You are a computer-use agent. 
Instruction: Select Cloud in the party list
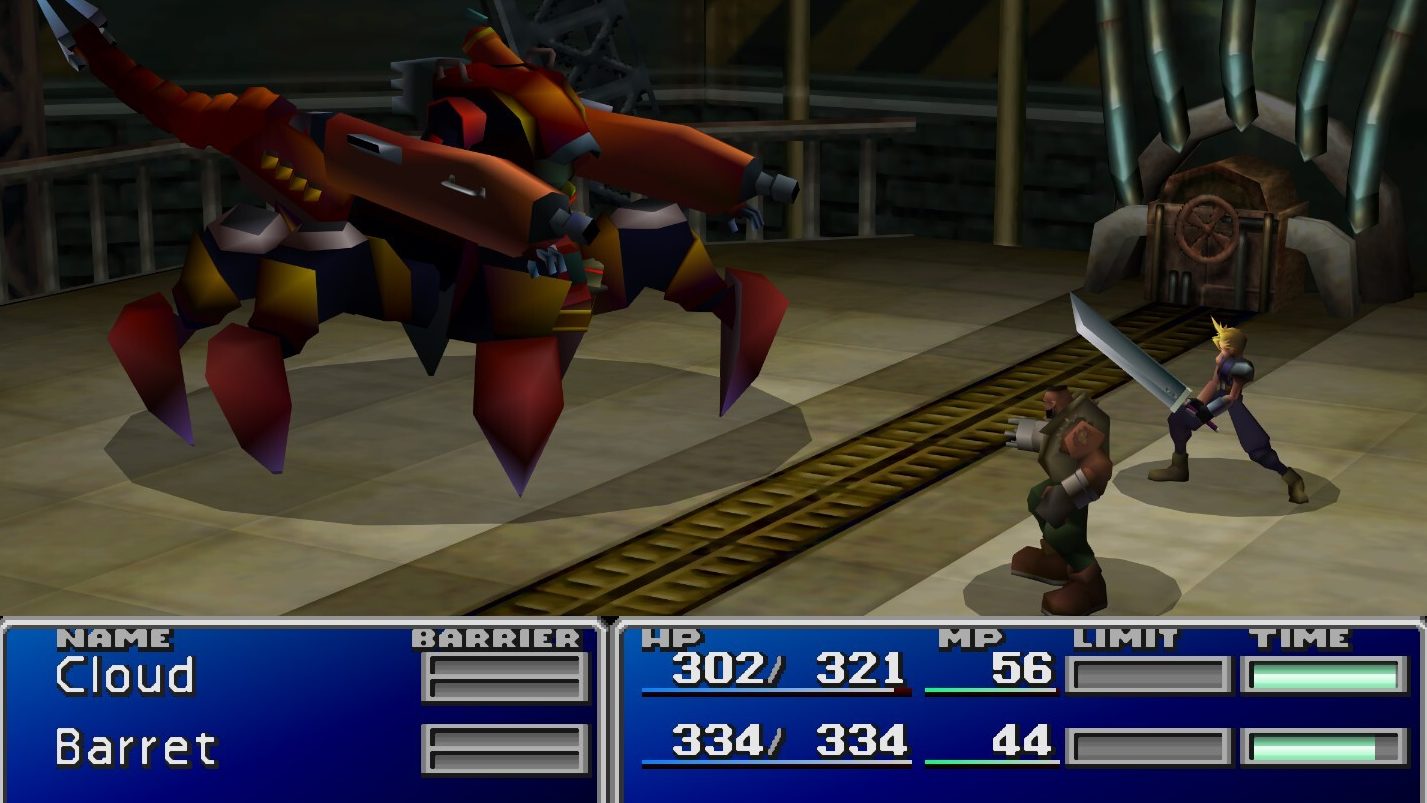(125, 676)
